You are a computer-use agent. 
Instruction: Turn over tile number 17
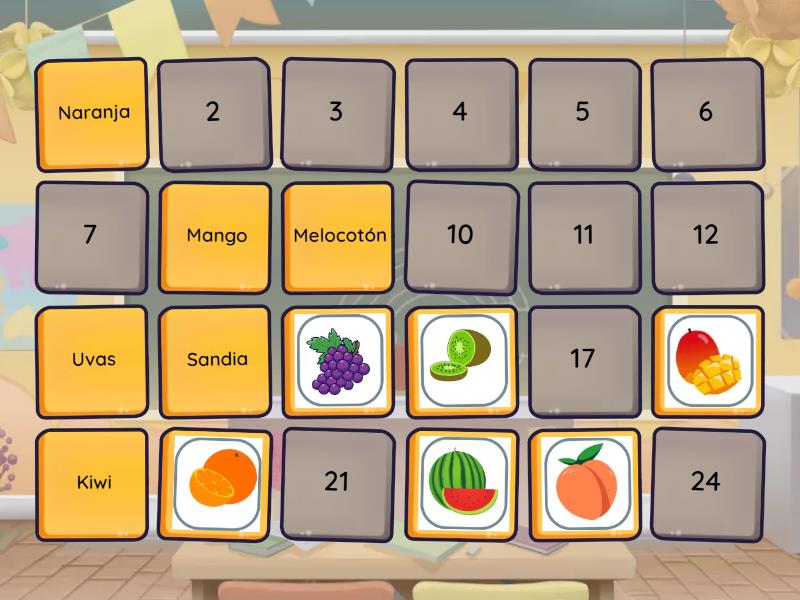pyautogui.click(x=583, y=360)
